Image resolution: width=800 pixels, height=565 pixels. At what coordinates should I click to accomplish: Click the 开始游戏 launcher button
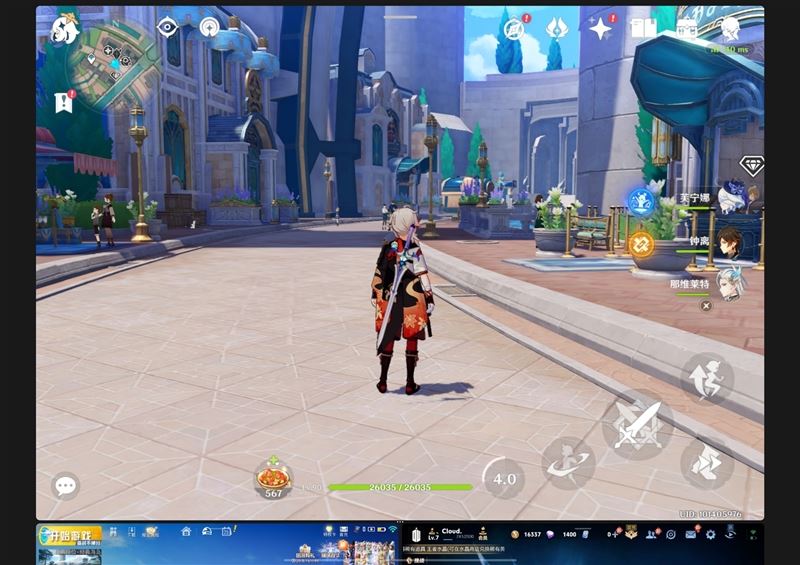coord(70,536)
